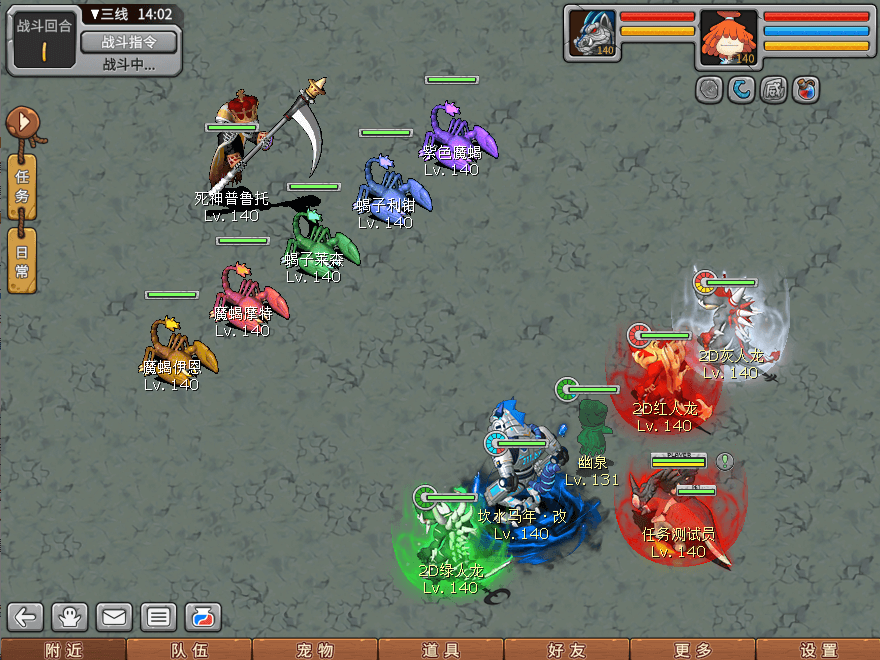The height and width of the screenshot is (660, 880).
Task: Open the three-line list button
Action: pyautogui.click(x=158, y=616)
